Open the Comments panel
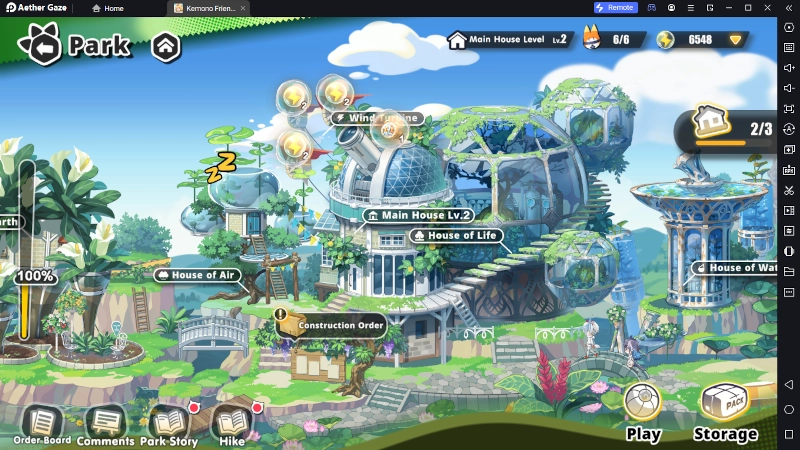 coord(105,424)
